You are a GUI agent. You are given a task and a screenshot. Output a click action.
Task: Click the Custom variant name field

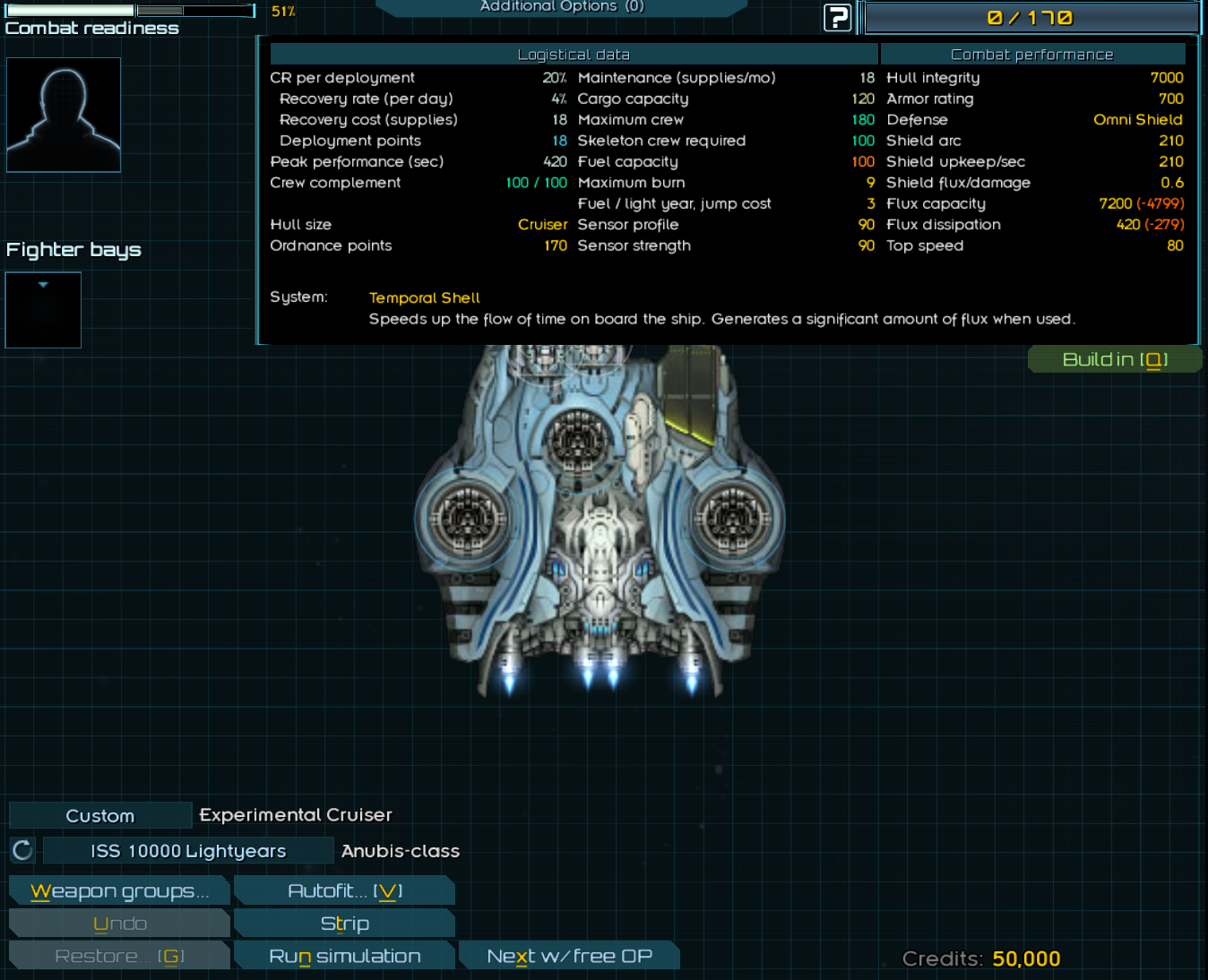[100, 816]
